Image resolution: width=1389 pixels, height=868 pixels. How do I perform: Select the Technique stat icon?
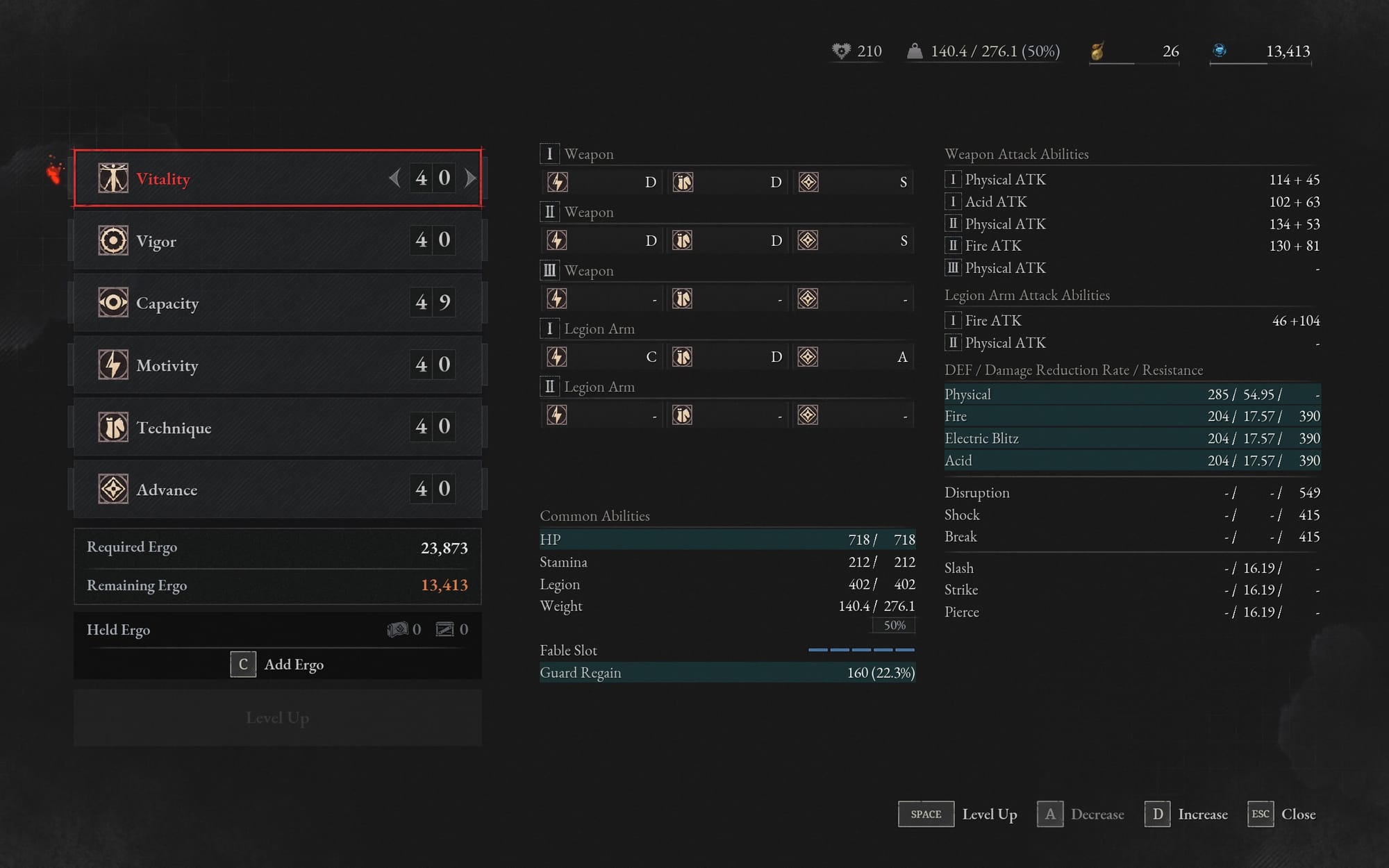[x=113, y=427]
